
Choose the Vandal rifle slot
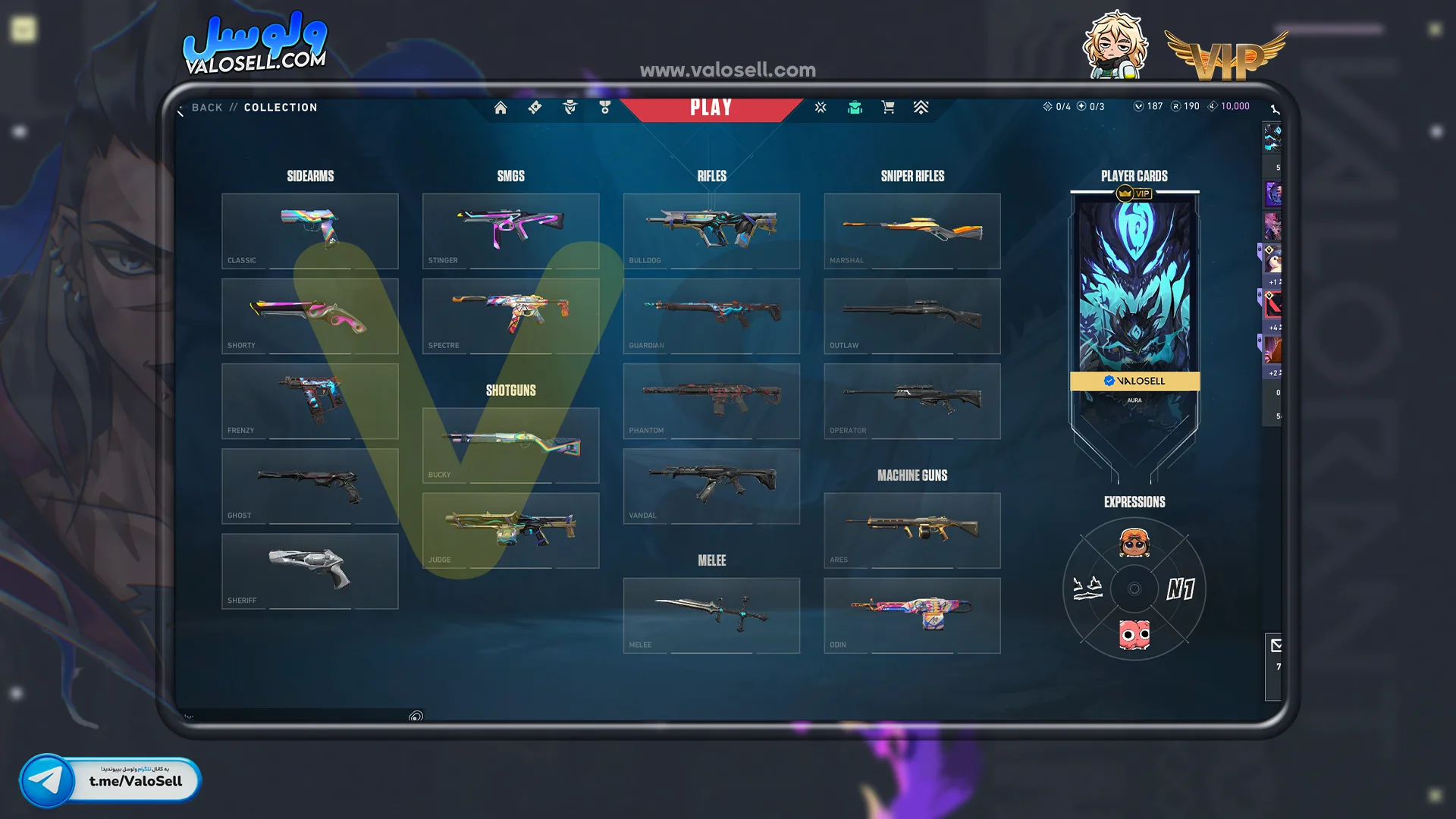[x=711, y=485]
